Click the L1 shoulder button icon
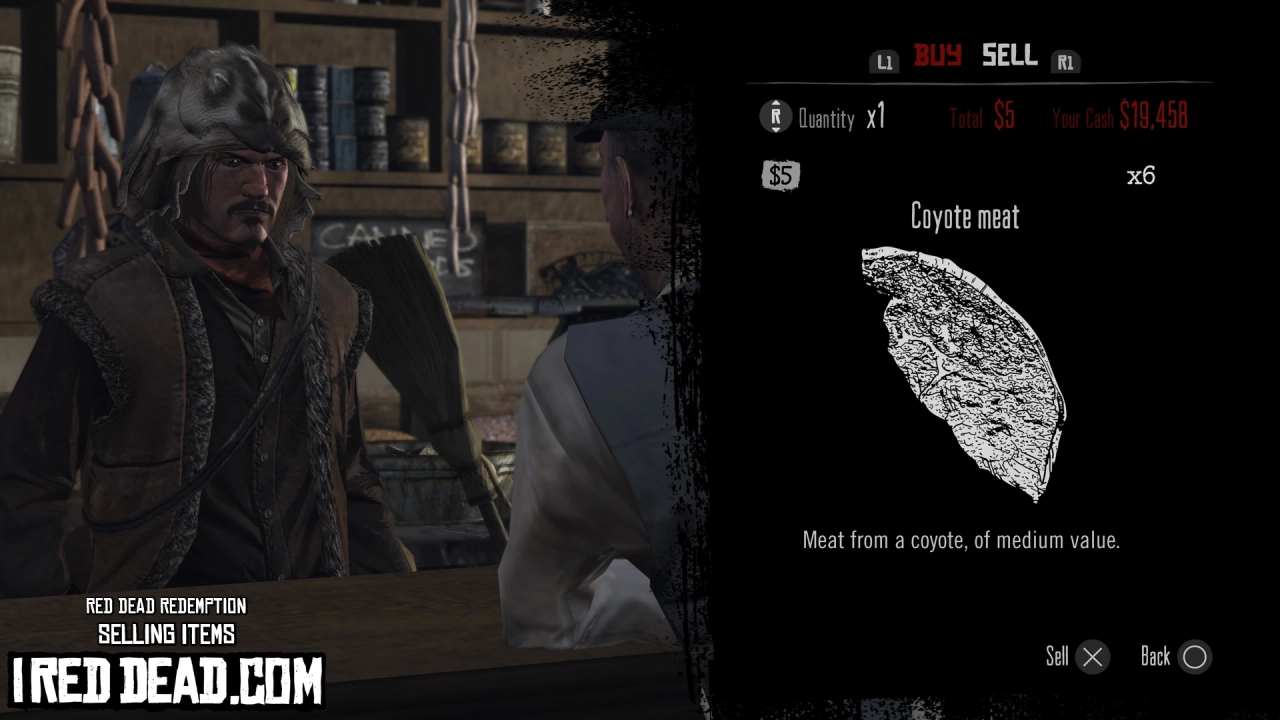Screen dimensions: 1280x720 [884, 61]
